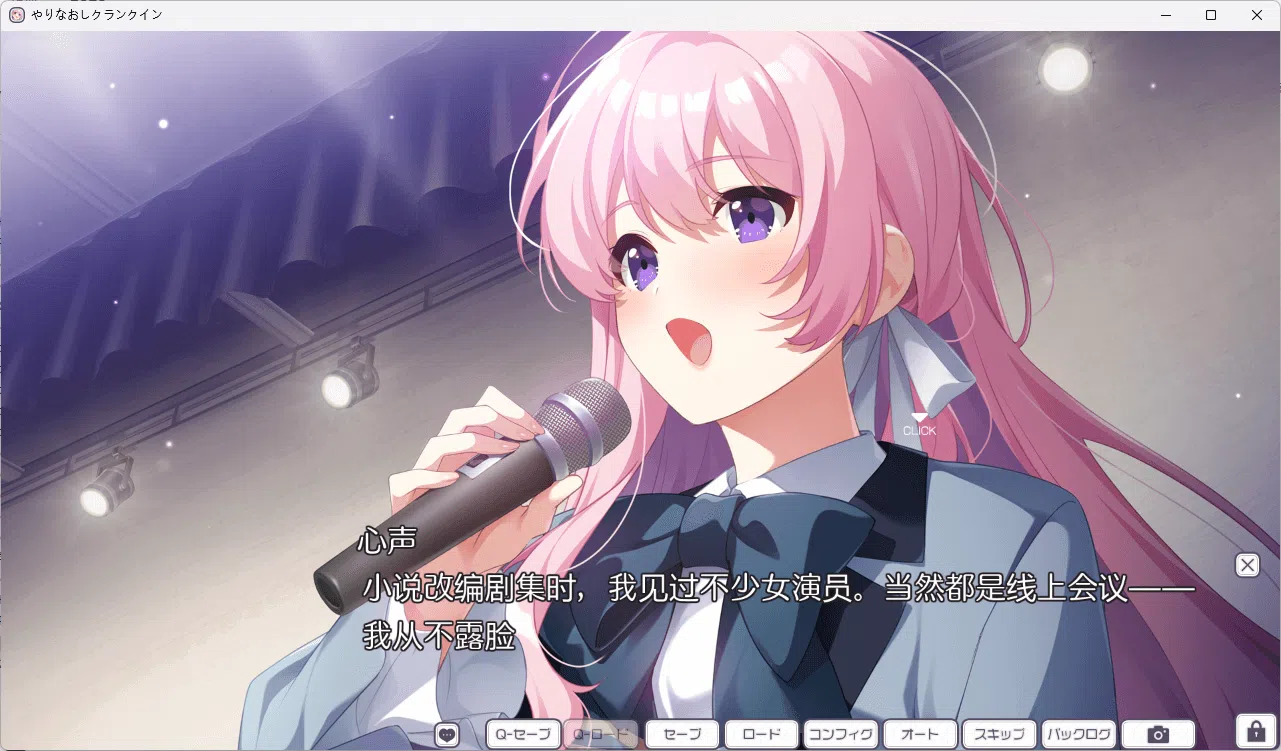Enable スキップ skip mode
Screen dimensions: 1281x751
(x=1000, y=733)
